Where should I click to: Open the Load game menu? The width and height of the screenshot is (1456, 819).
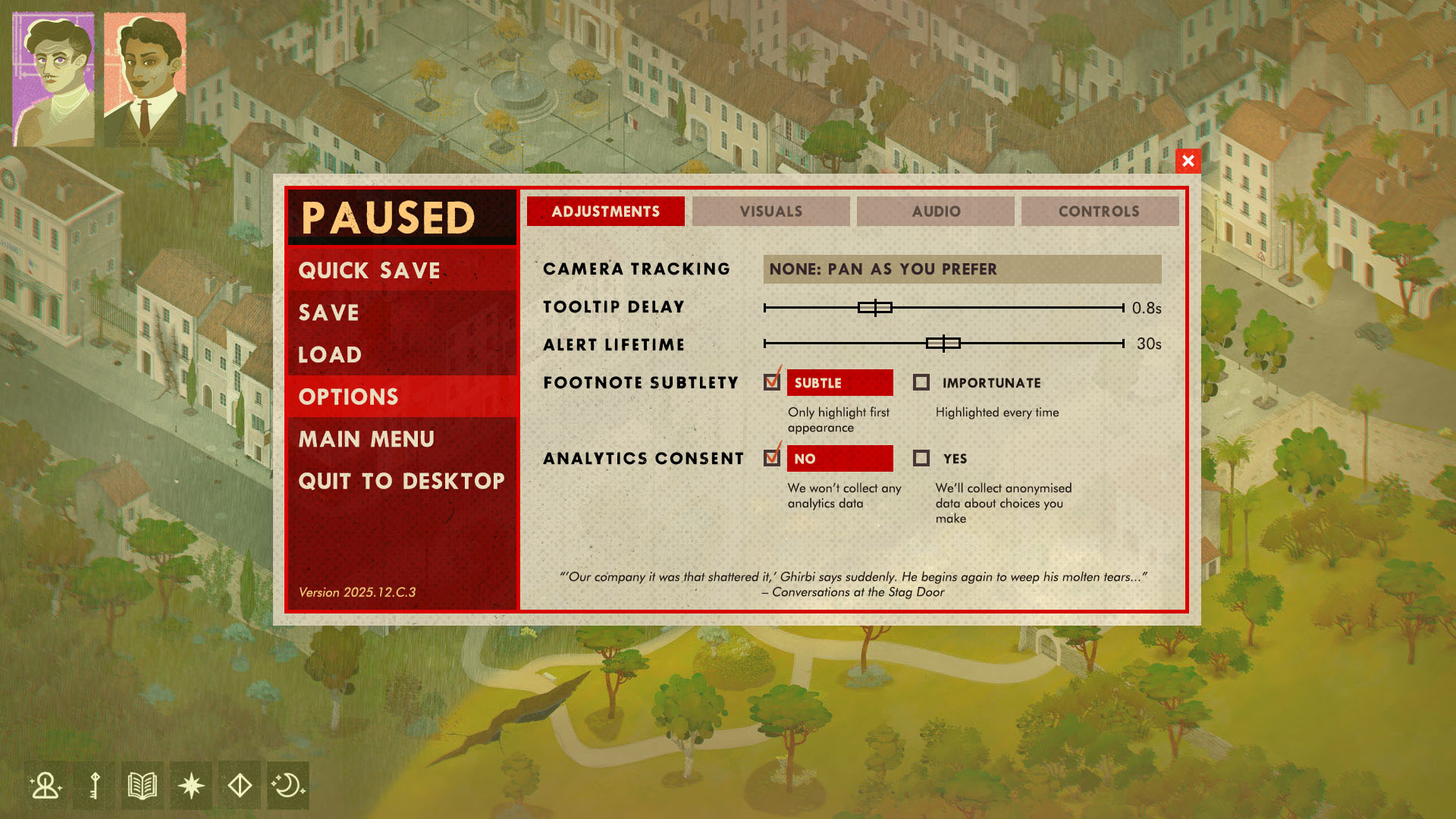point(330,354)
